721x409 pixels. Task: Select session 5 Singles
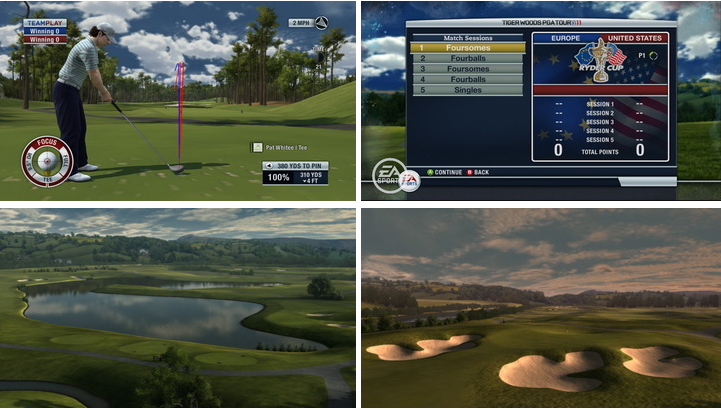coord(468,90)
